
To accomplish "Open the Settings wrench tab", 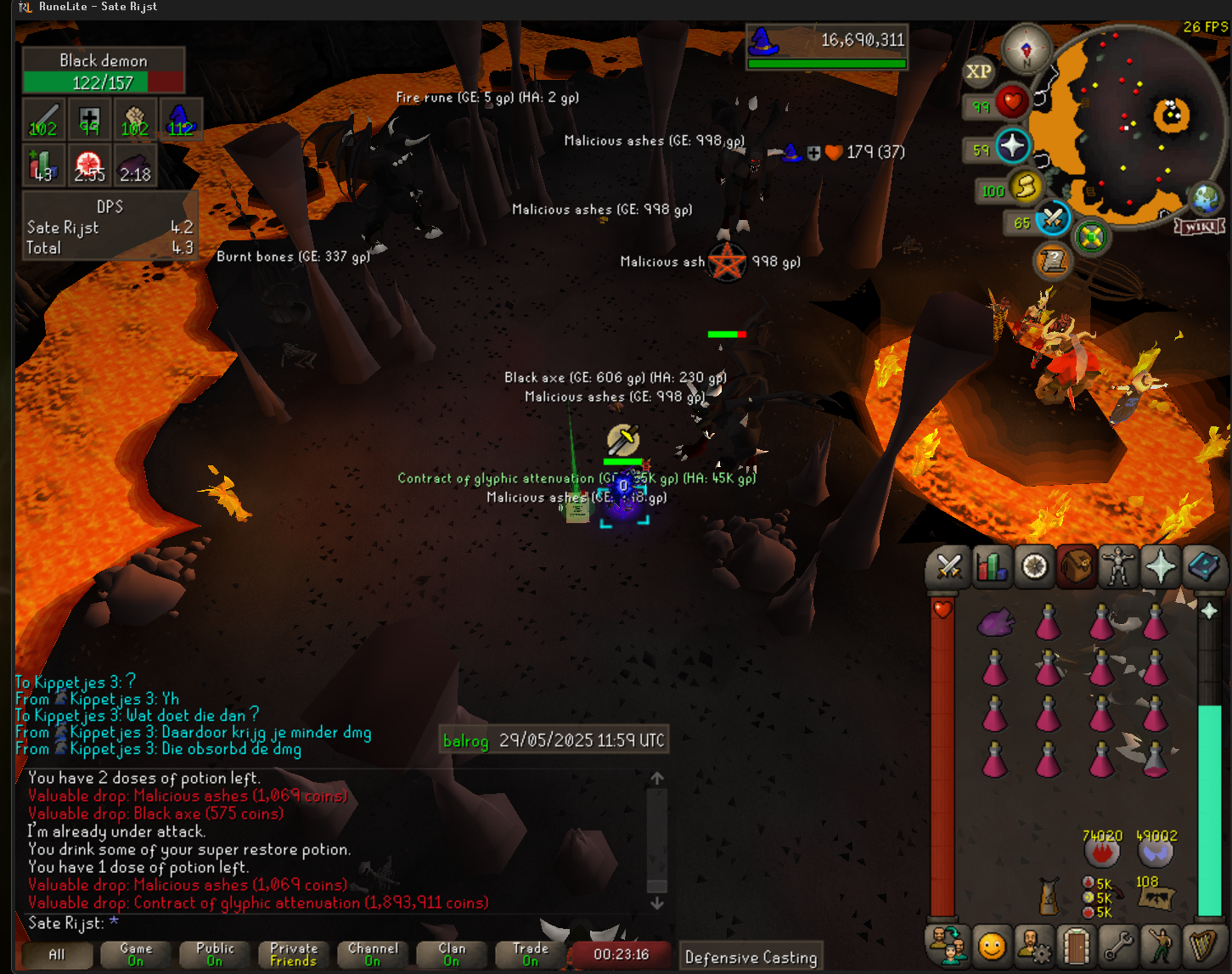I will coord(1118,944).
